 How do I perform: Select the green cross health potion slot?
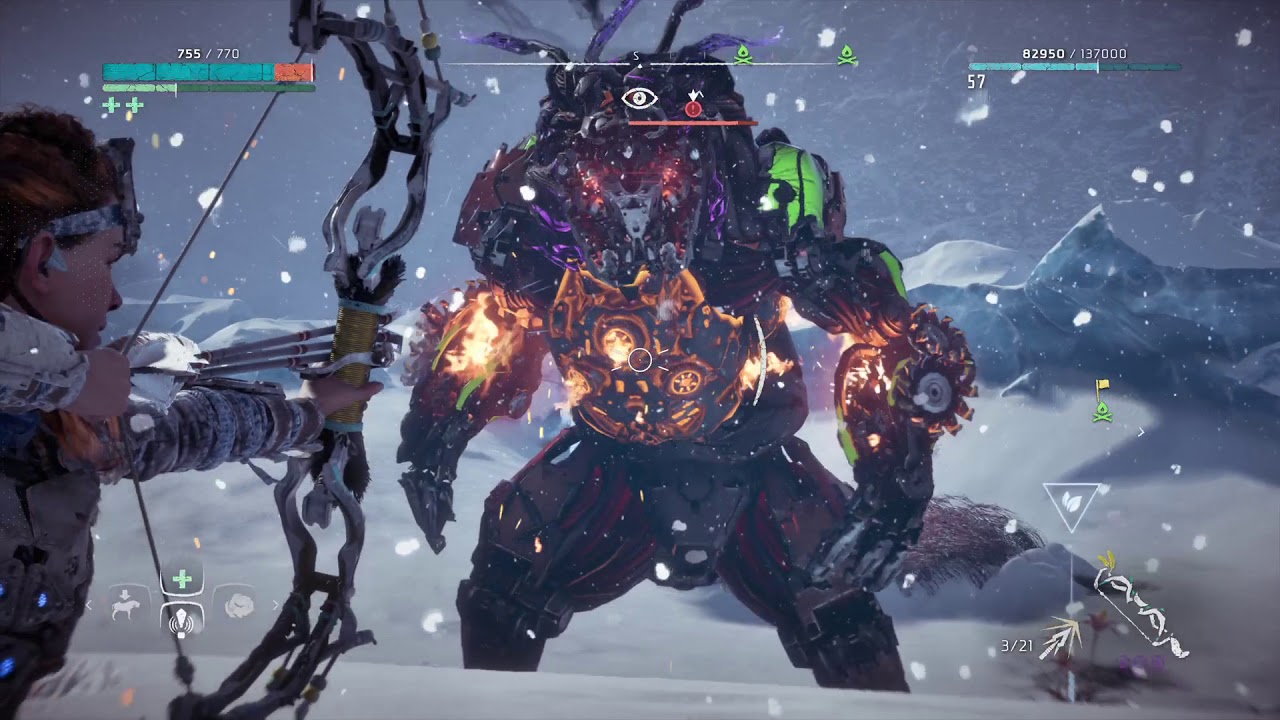182,579
